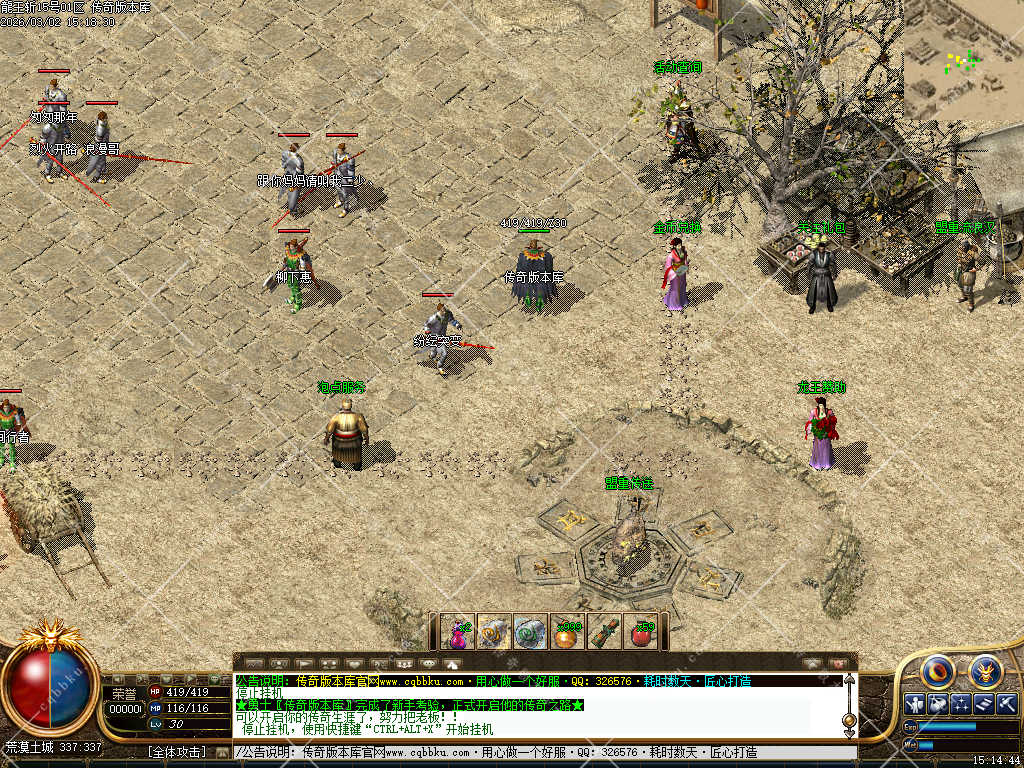Click the round ring icon button

[938, 672]
